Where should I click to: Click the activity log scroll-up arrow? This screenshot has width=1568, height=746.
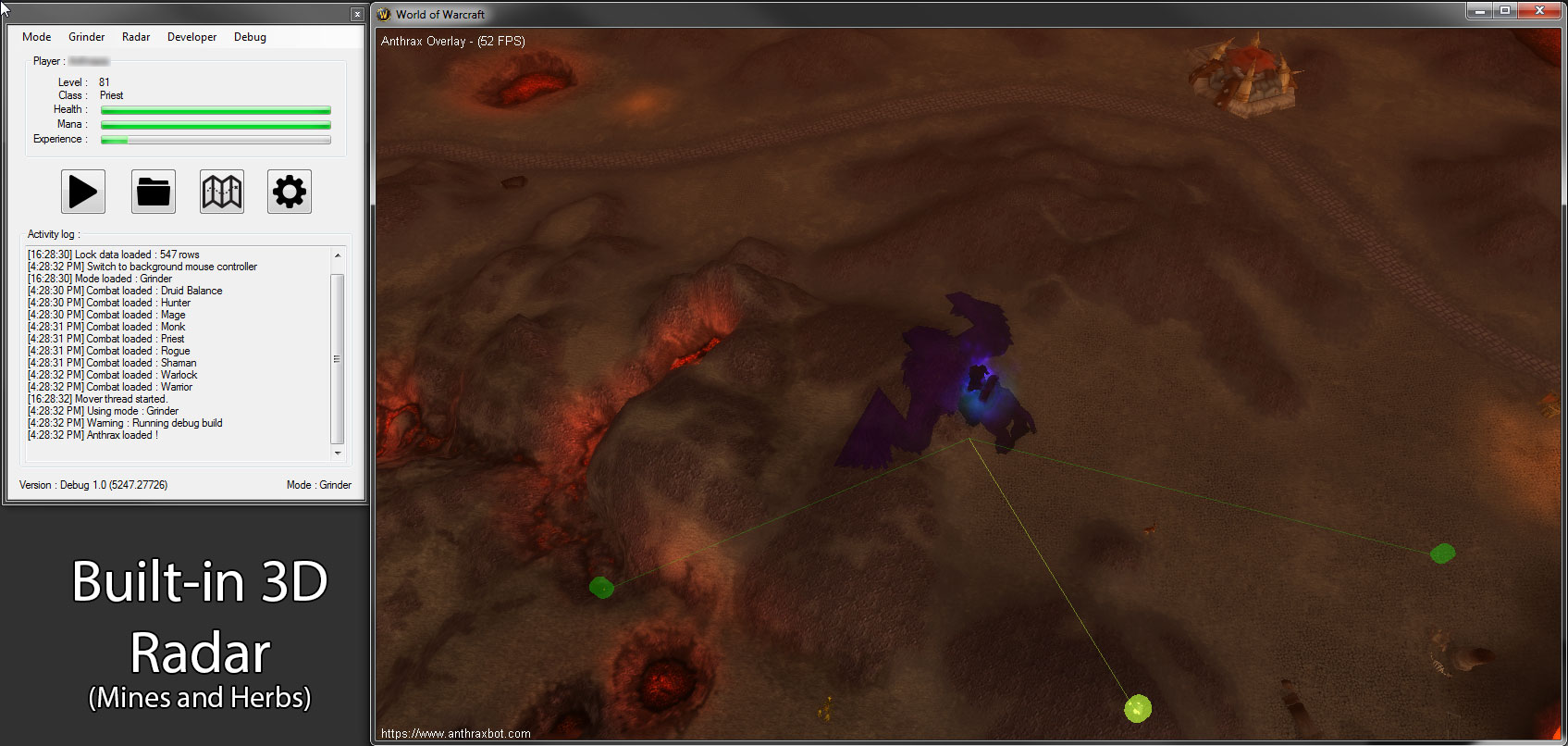pos(338,255)
